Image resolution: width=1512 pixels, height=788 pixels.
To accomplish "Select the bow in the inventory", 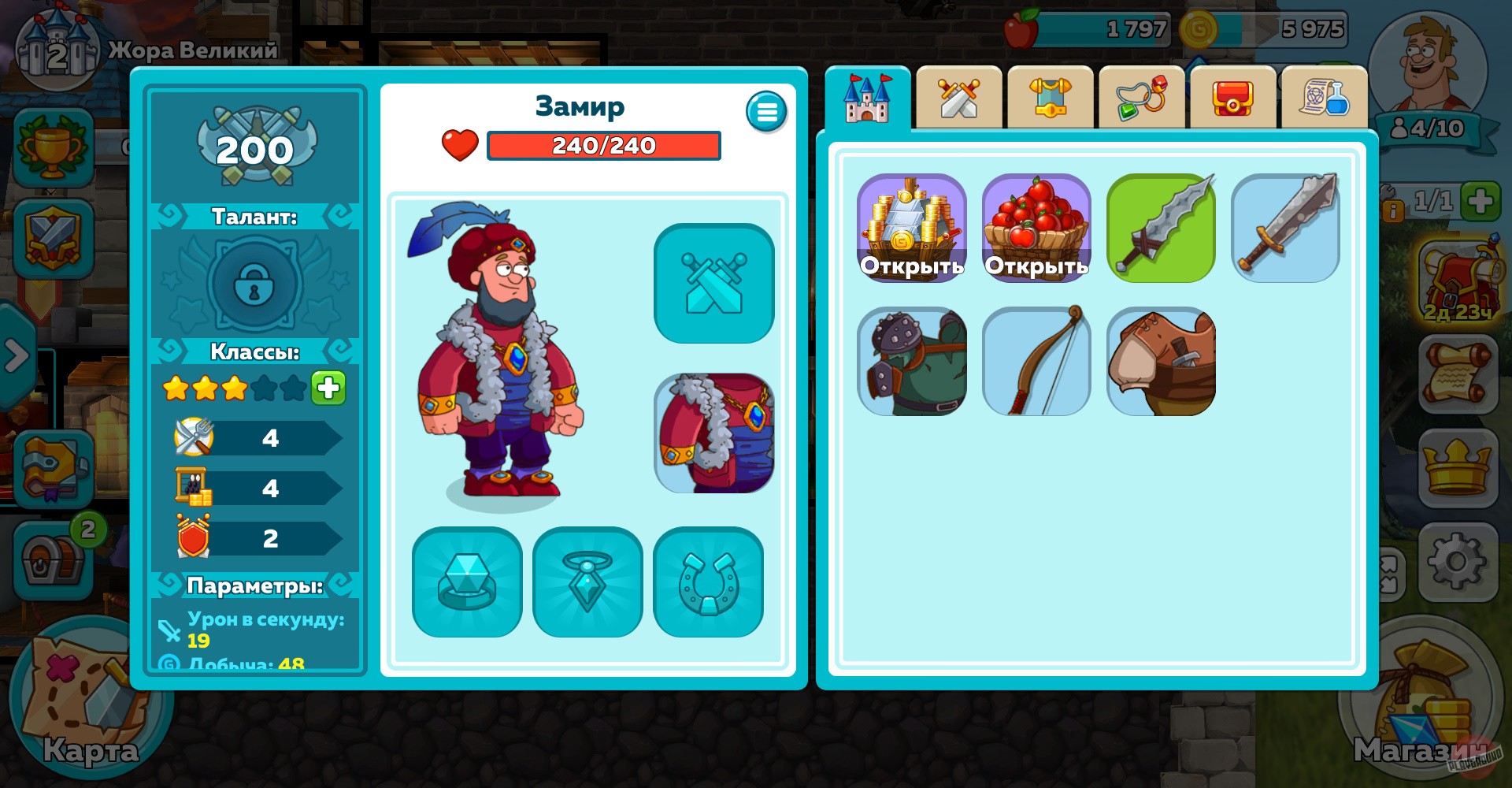I will pyautogui.click(x=1036, y=362).
